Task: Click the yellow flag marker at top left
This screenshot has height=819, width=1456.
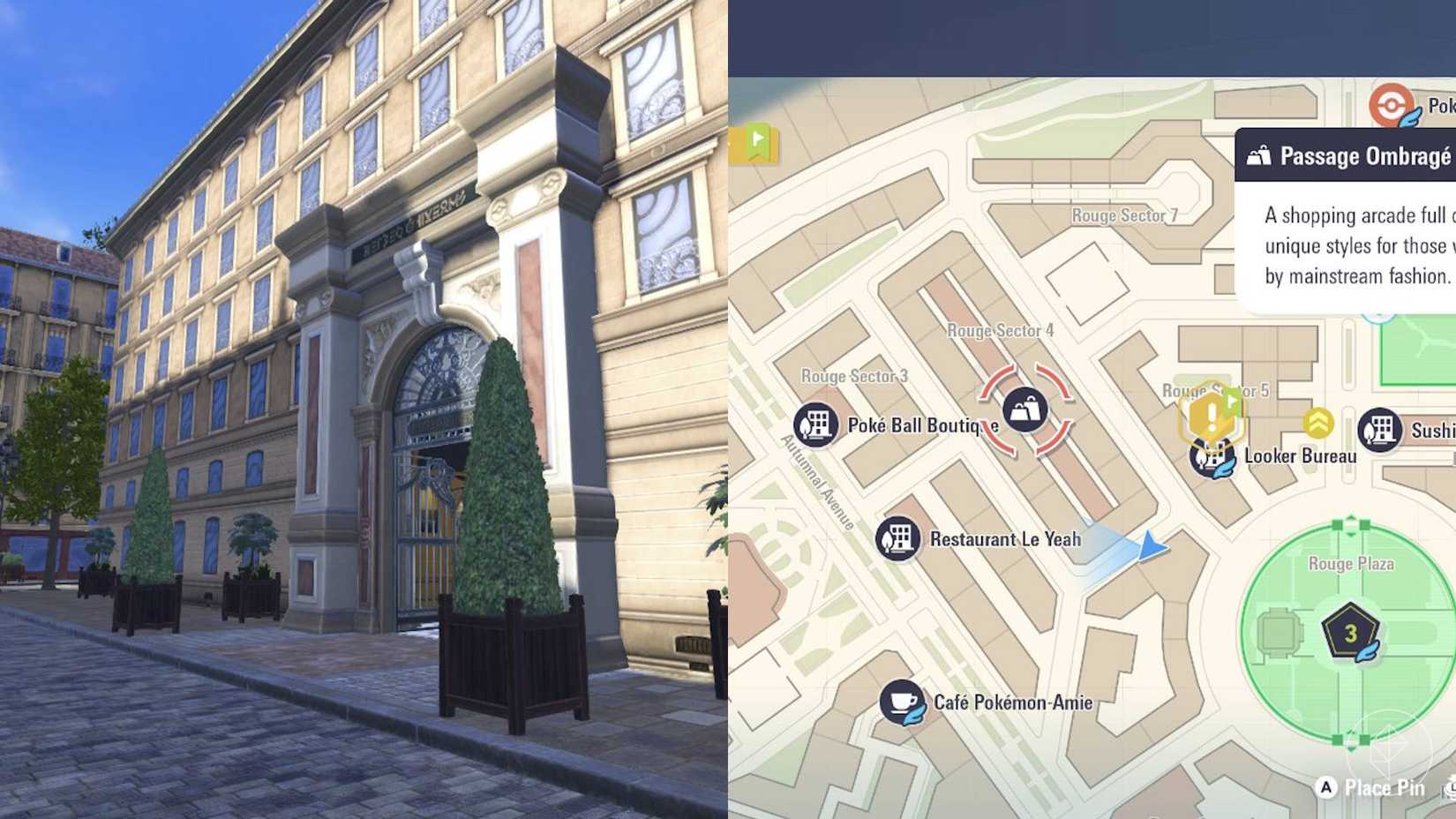Action: 755,141
